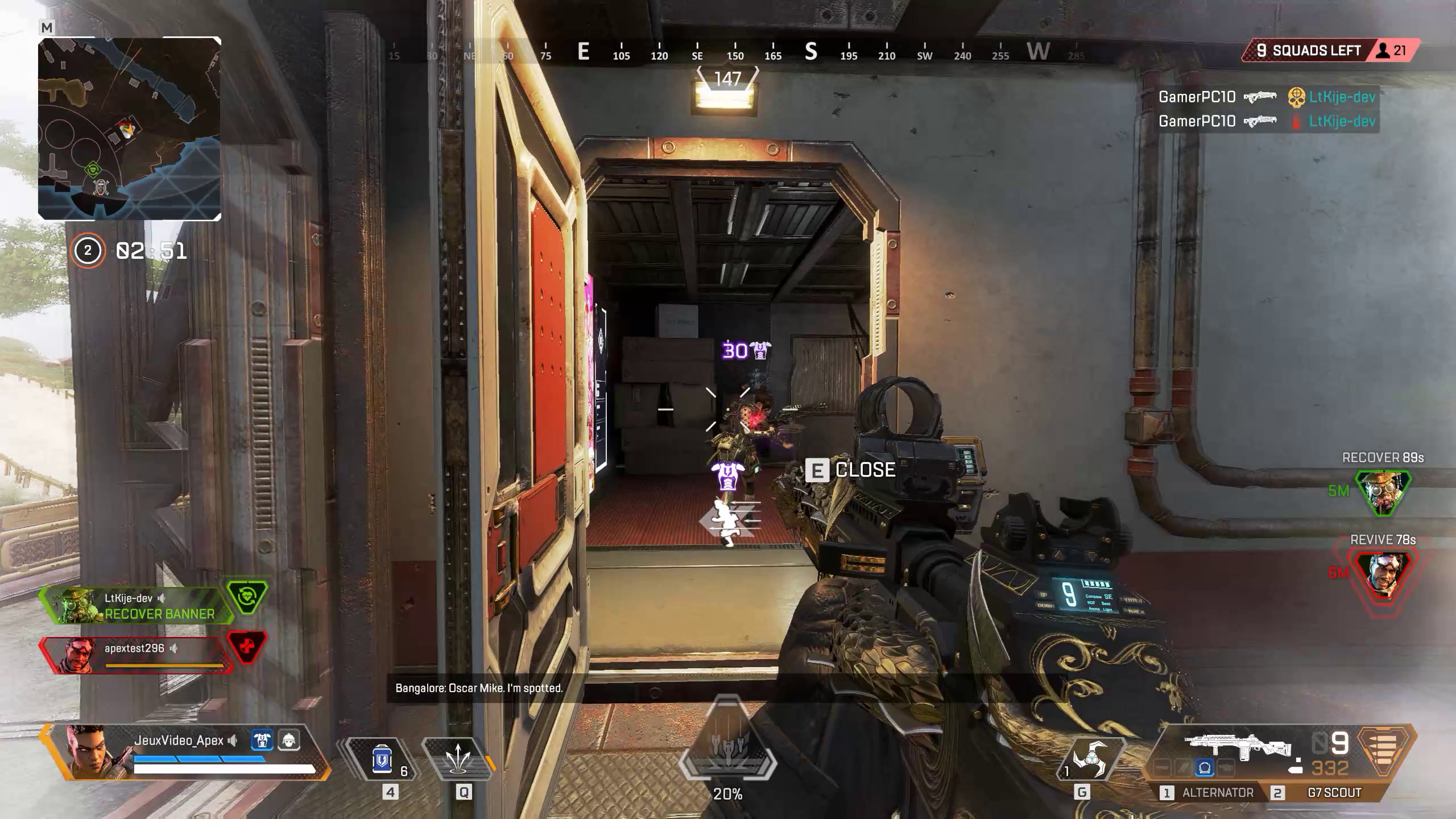This screenshot has width=1456, height=819.
Task: Select the arc star grenade icon
Action: (1092, 758)
